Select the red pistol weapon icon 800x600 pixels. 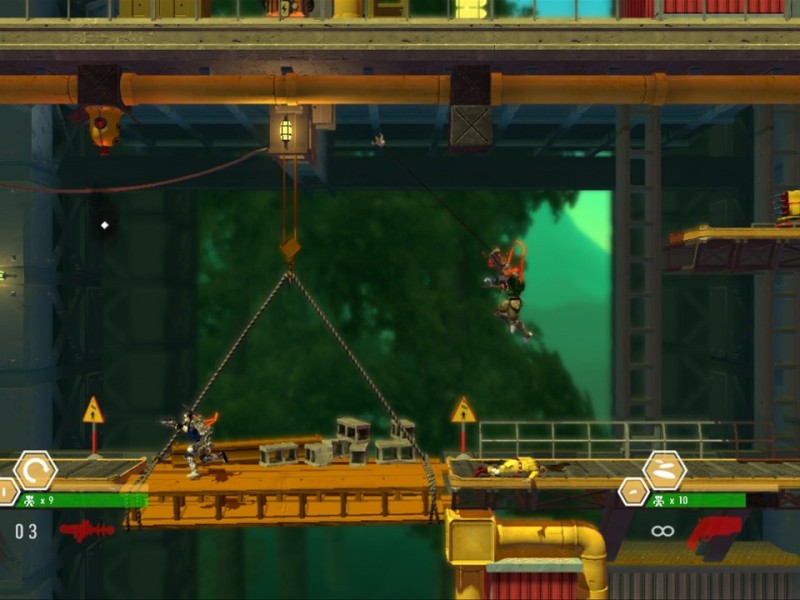pyautogui.click(x=713, y=532)
